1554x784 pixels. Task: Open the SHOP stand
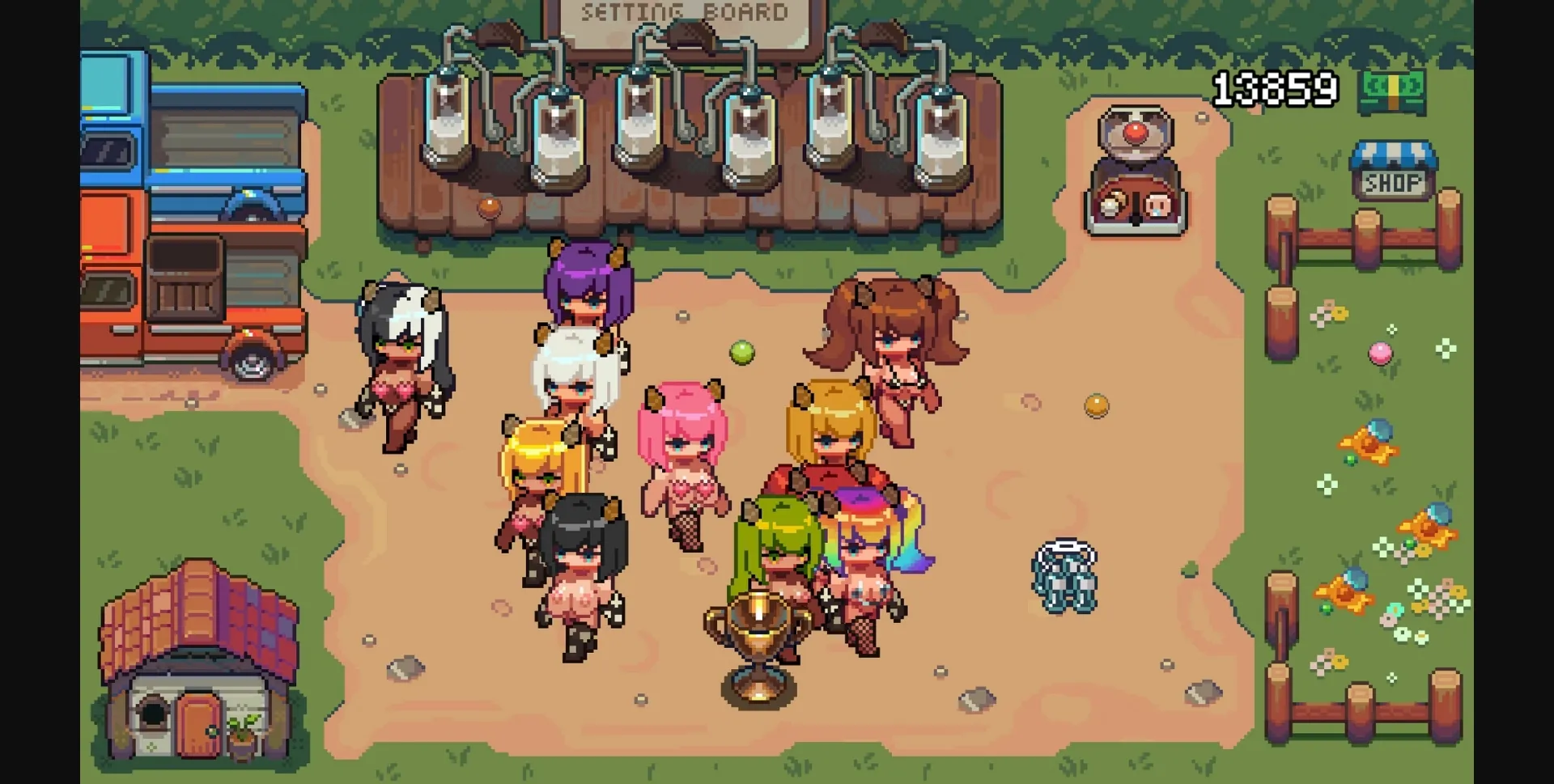[x=1395, y=172]
